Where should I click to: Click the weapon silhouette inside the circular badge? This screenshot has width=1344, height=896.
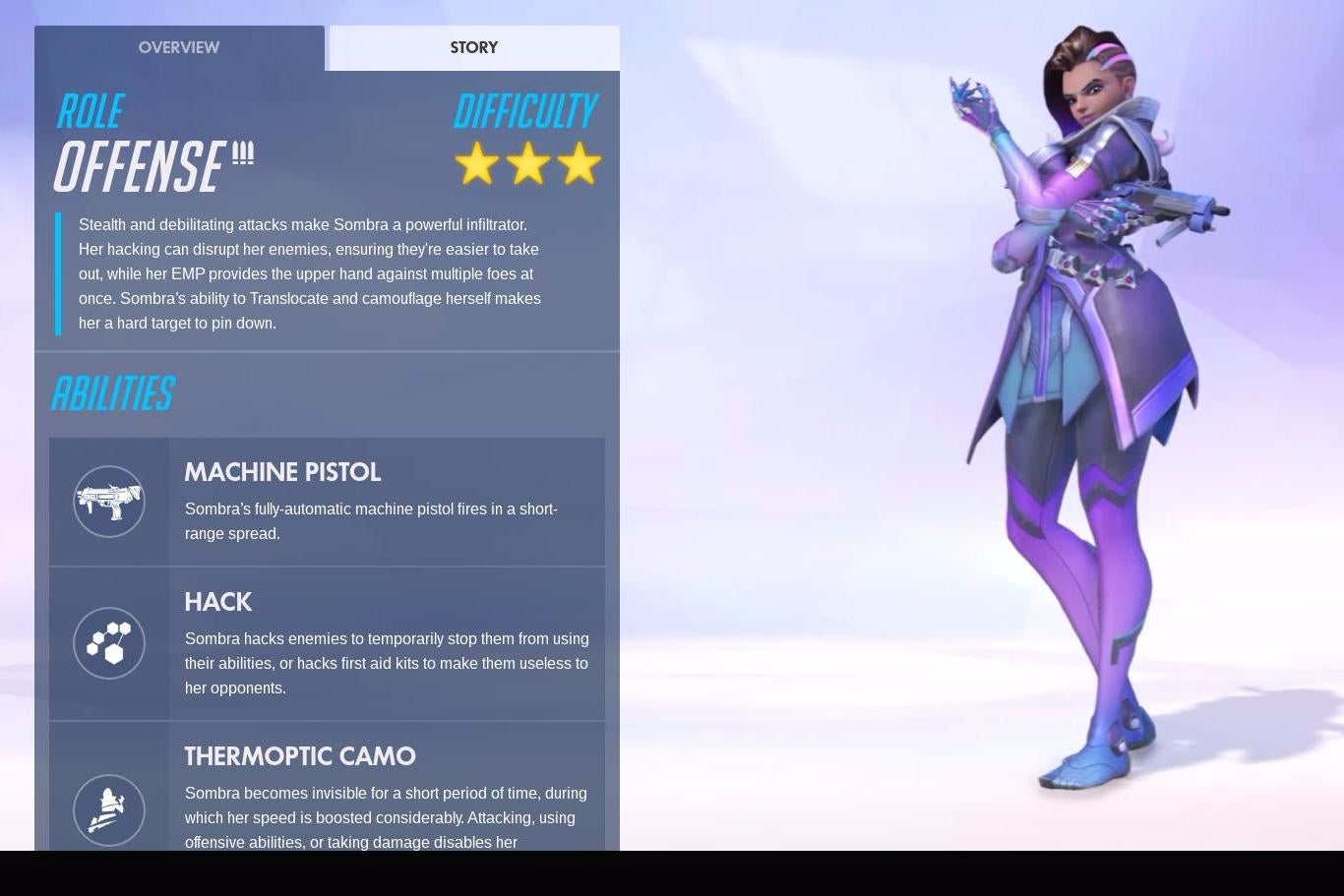[x=109, y=502]
